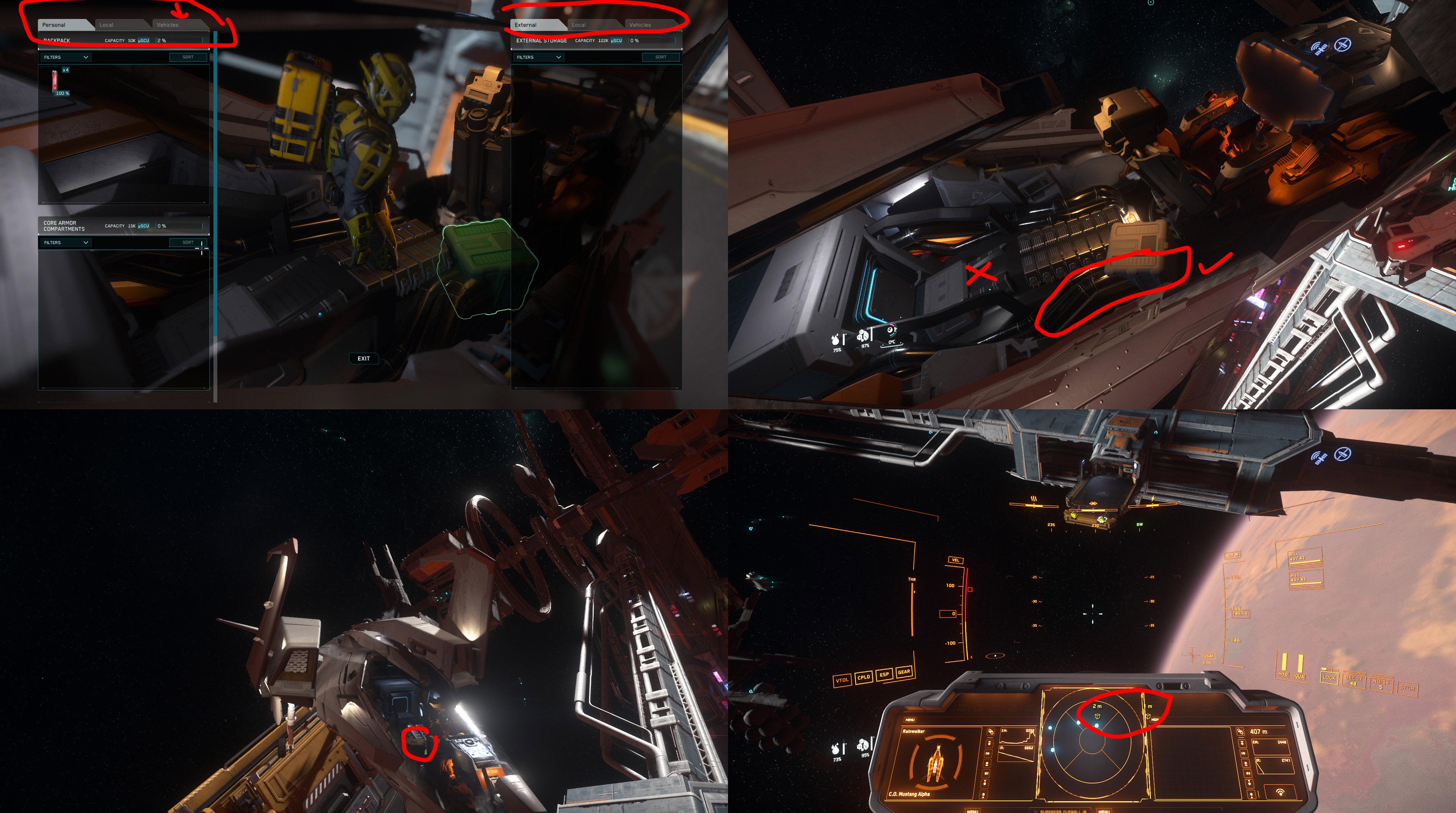Click the GSAF 0.0G indicator icon
1456x813 pixels.
pyautogui.click(x=1208, y=656)
